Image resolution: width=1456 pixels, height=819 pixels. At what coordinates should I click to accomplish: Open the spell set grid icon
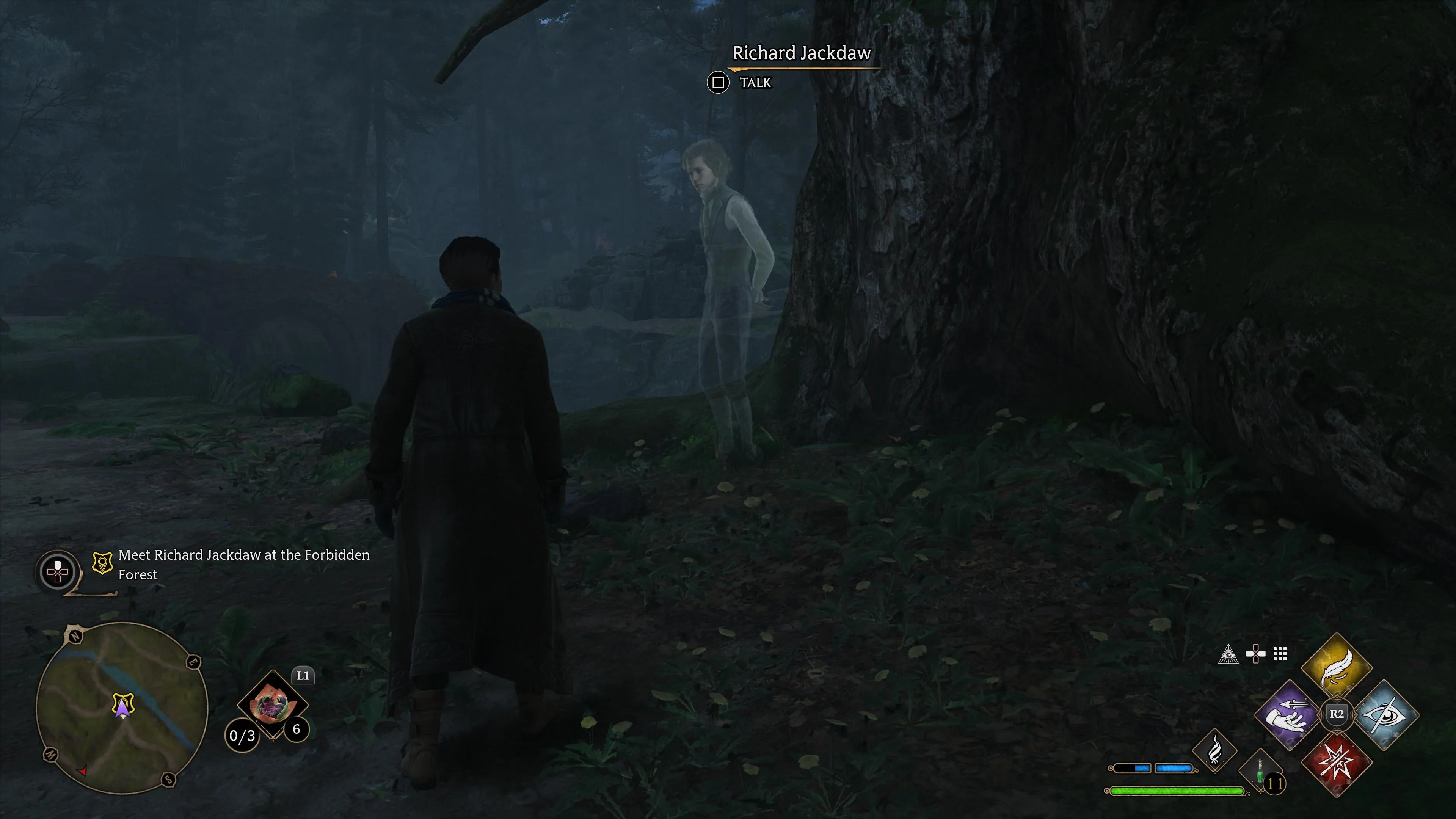1280,654
